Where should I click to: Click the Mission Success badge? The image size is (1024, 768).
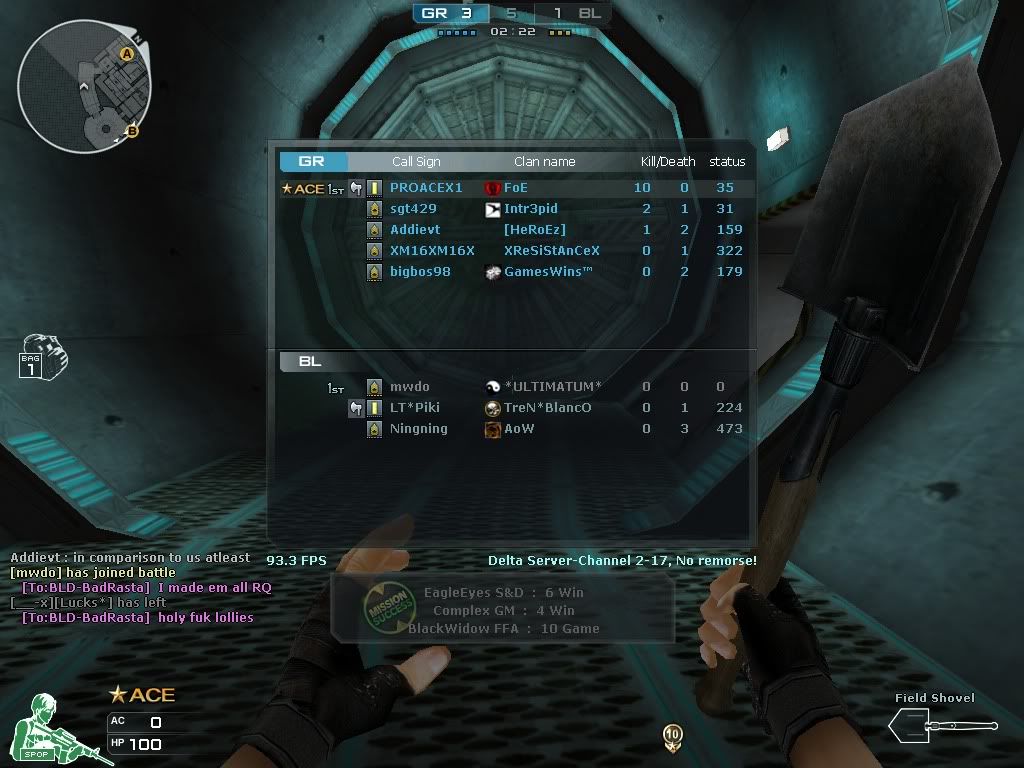pos(384,606)
